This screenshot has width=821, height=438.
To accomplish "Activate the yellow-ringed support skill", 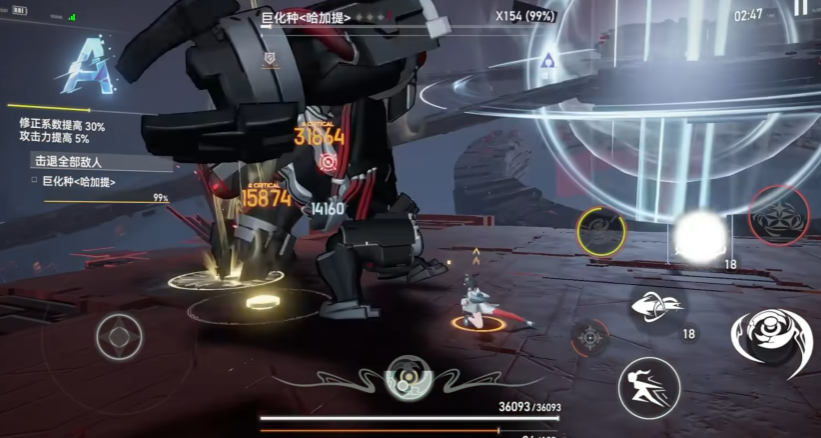I will 601,231.
